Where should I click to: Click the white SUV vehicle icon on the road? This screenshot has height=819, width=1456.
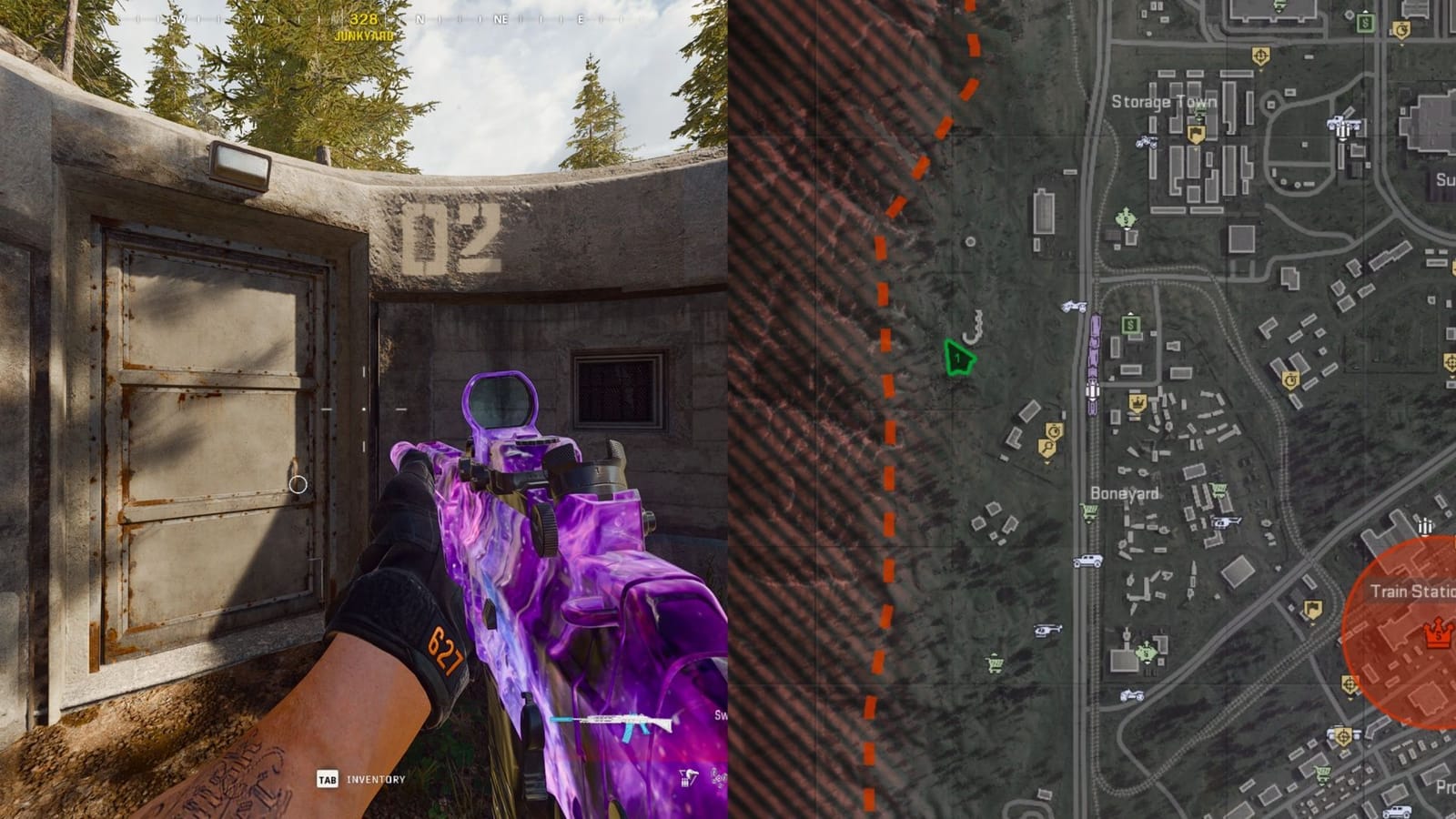(x=1087, y=561)
